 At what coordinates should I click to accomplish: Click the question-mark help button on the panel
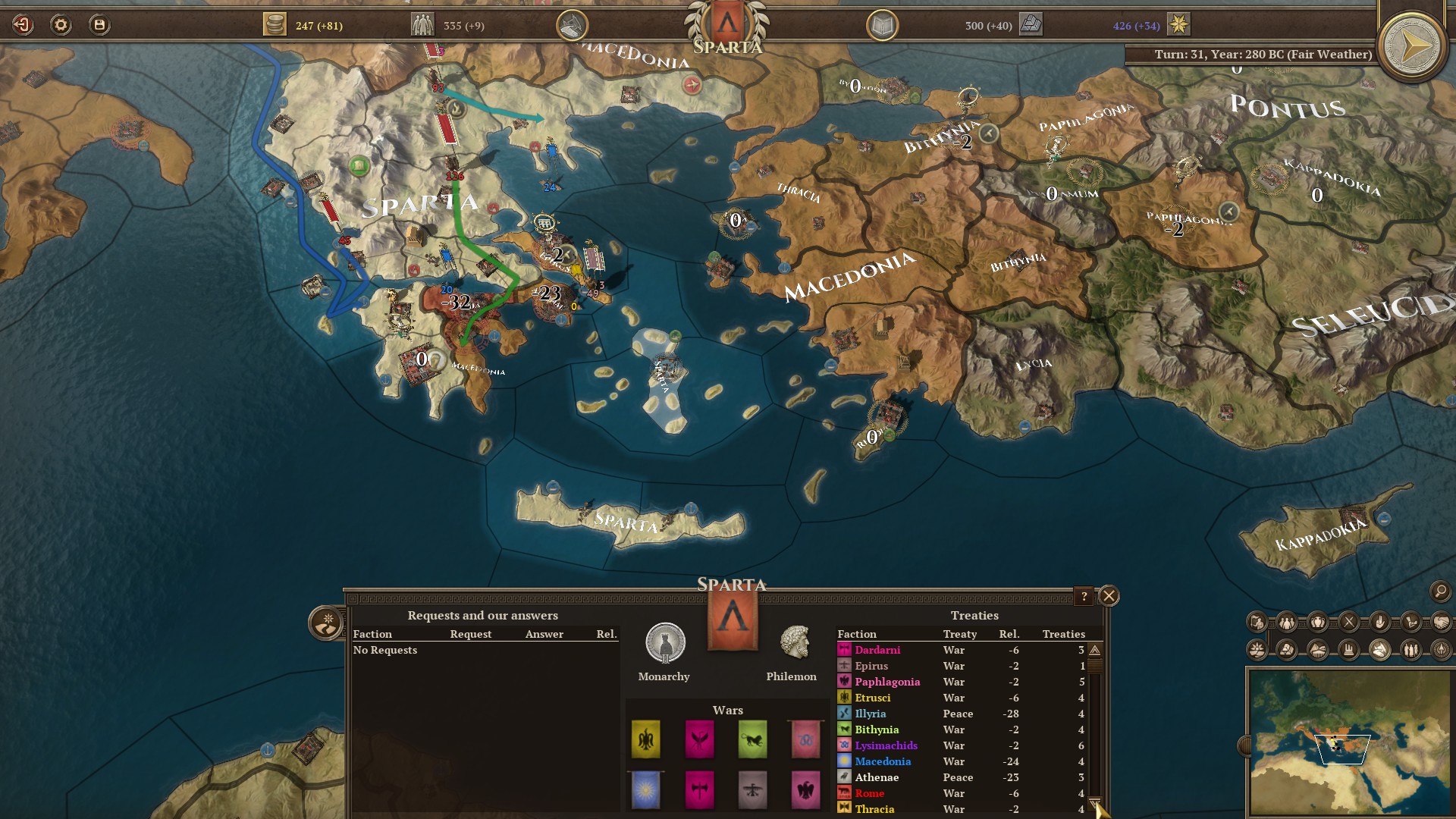click(1084, 597)
